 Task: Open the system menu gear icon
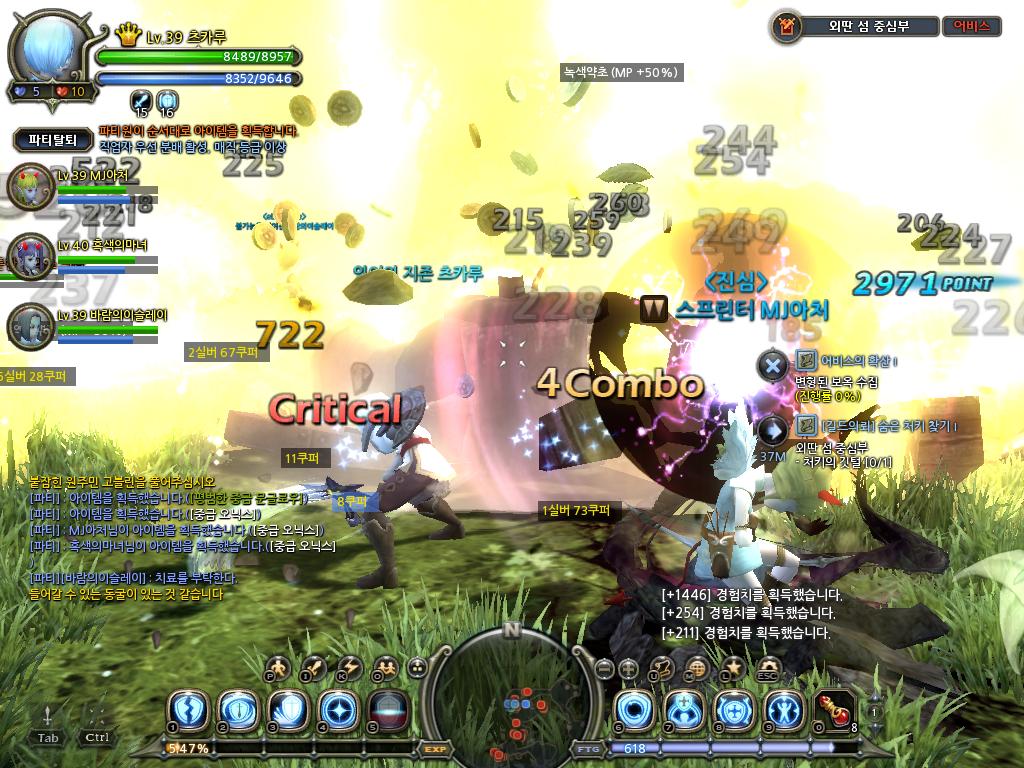[768, 667]
